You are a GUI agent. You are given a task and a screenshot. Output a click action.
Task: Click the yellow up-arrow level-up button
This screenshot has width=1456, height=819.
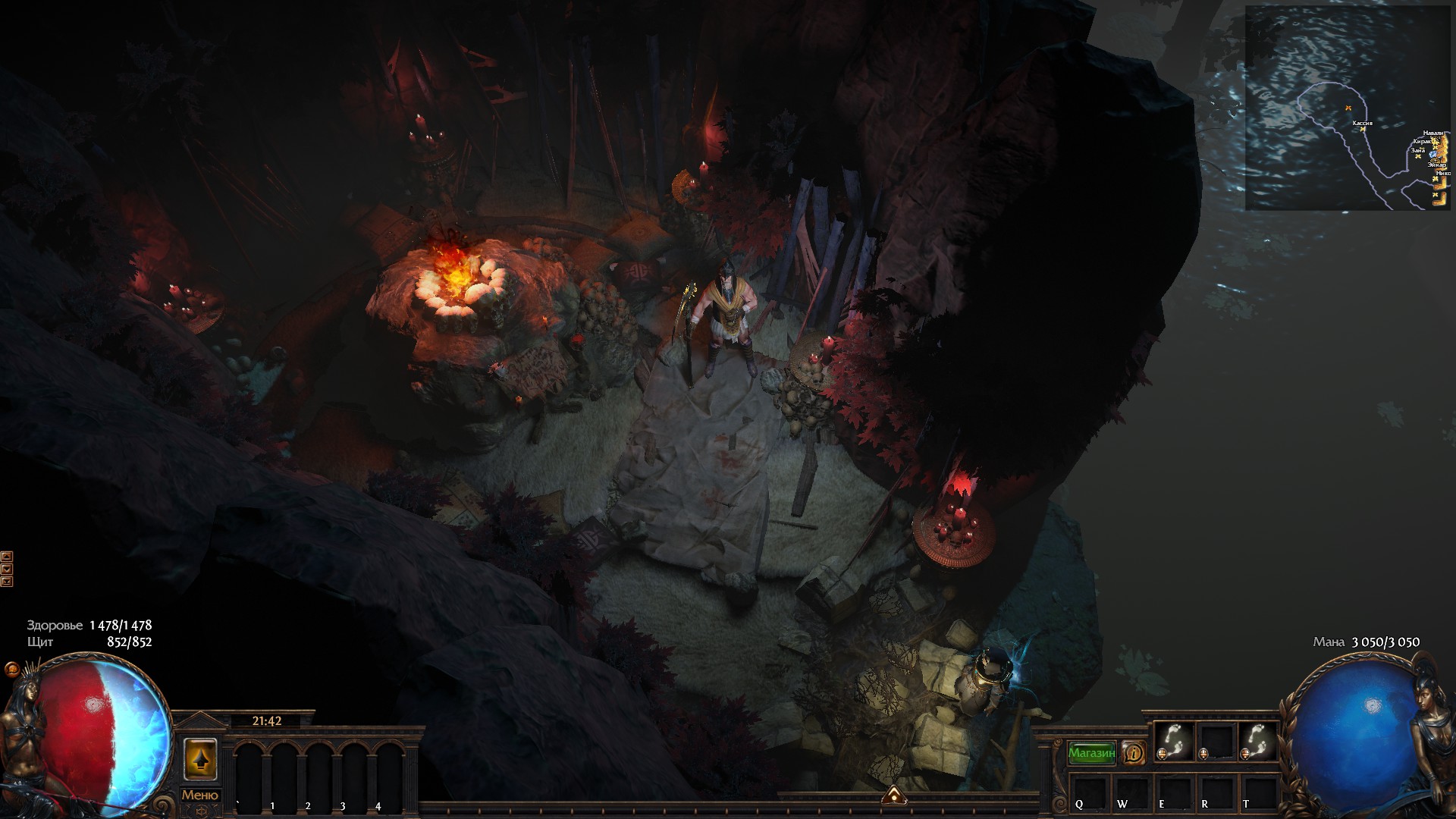click(x=200, y=758)
